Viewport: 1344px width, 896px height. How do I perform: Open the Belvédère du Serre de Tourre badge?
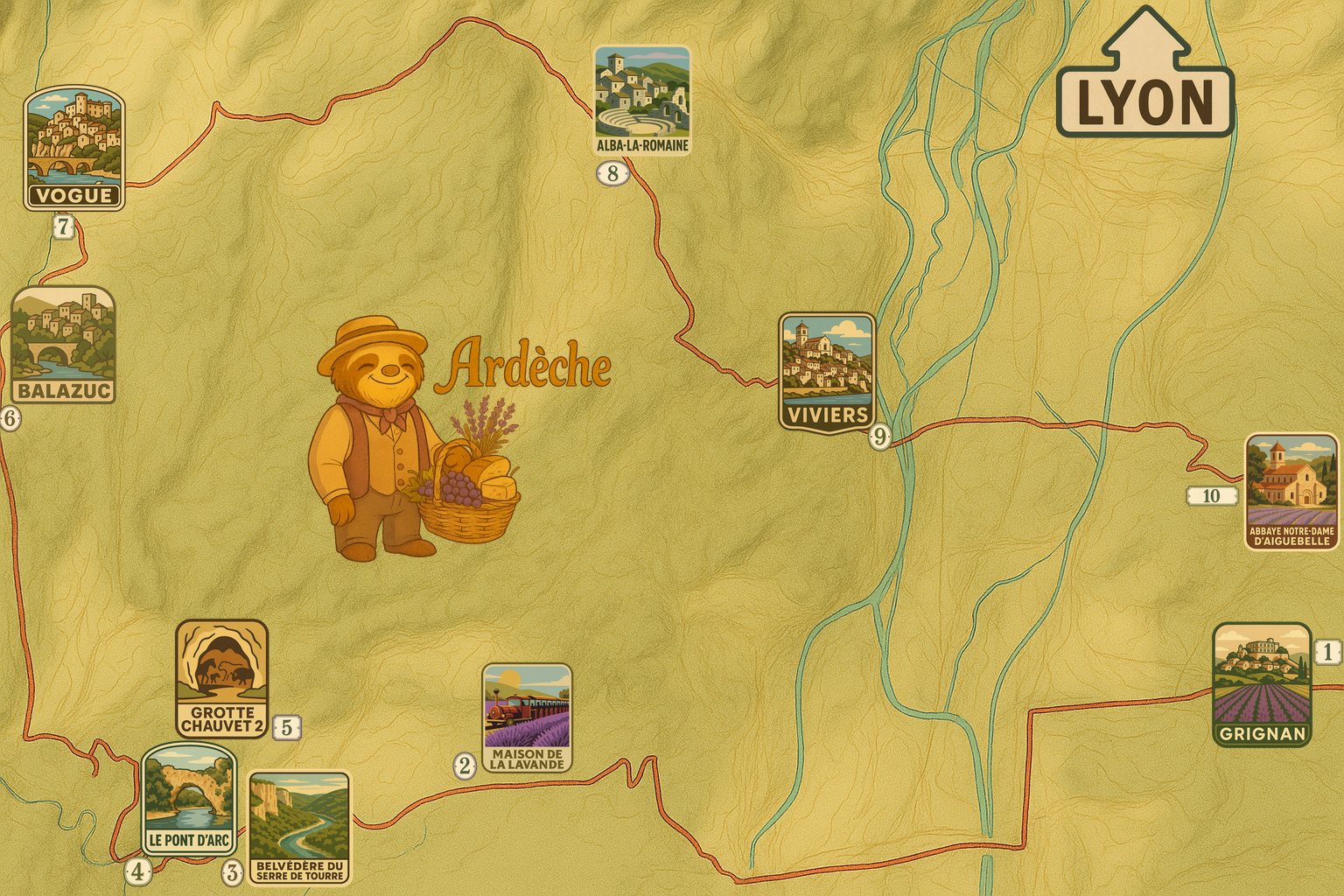pyautogui.click(x=299, y=827)
